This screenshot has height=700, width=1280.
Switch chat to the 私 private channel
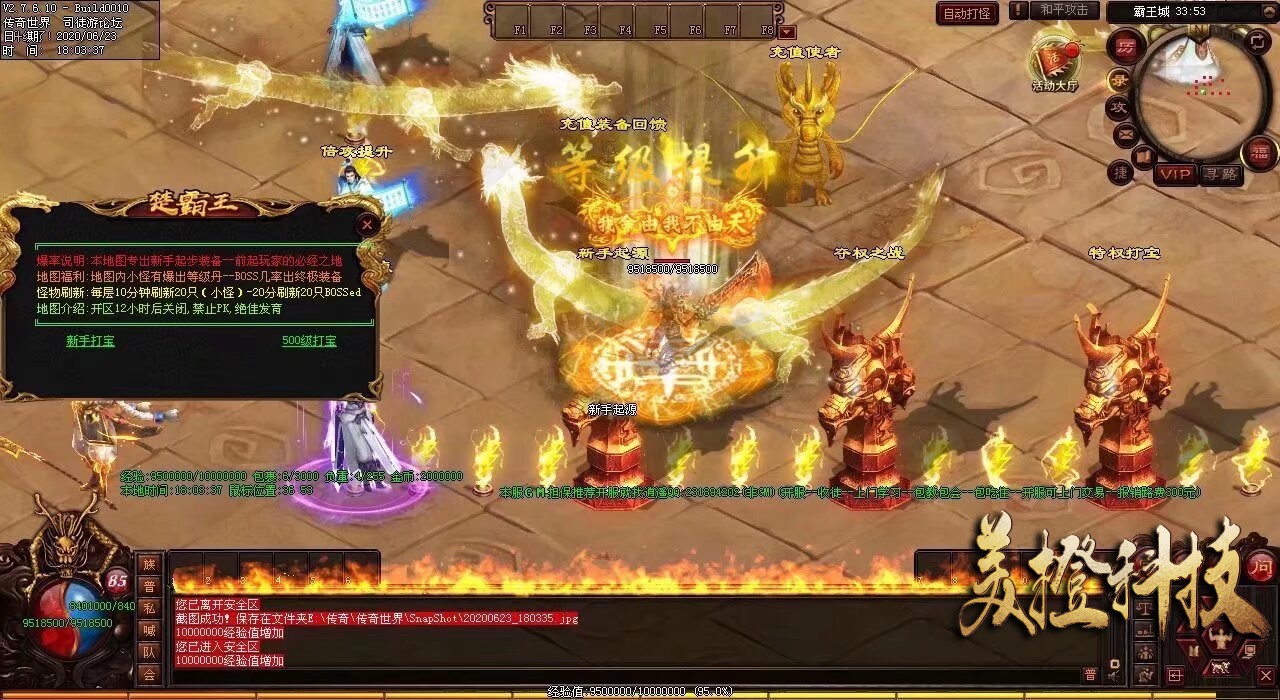click(148, 607)
